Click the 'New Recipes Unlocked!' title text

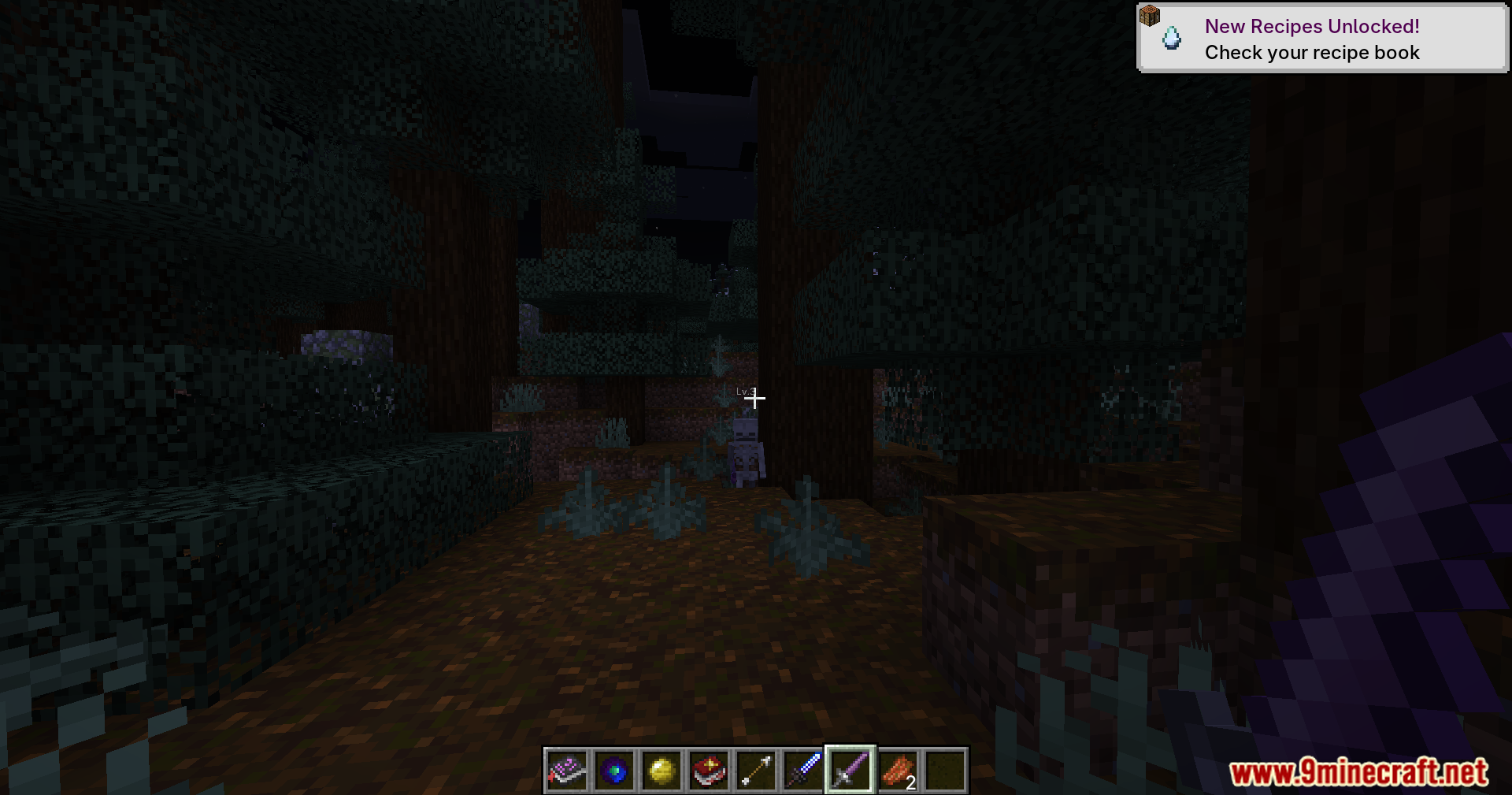point(1314,26)
